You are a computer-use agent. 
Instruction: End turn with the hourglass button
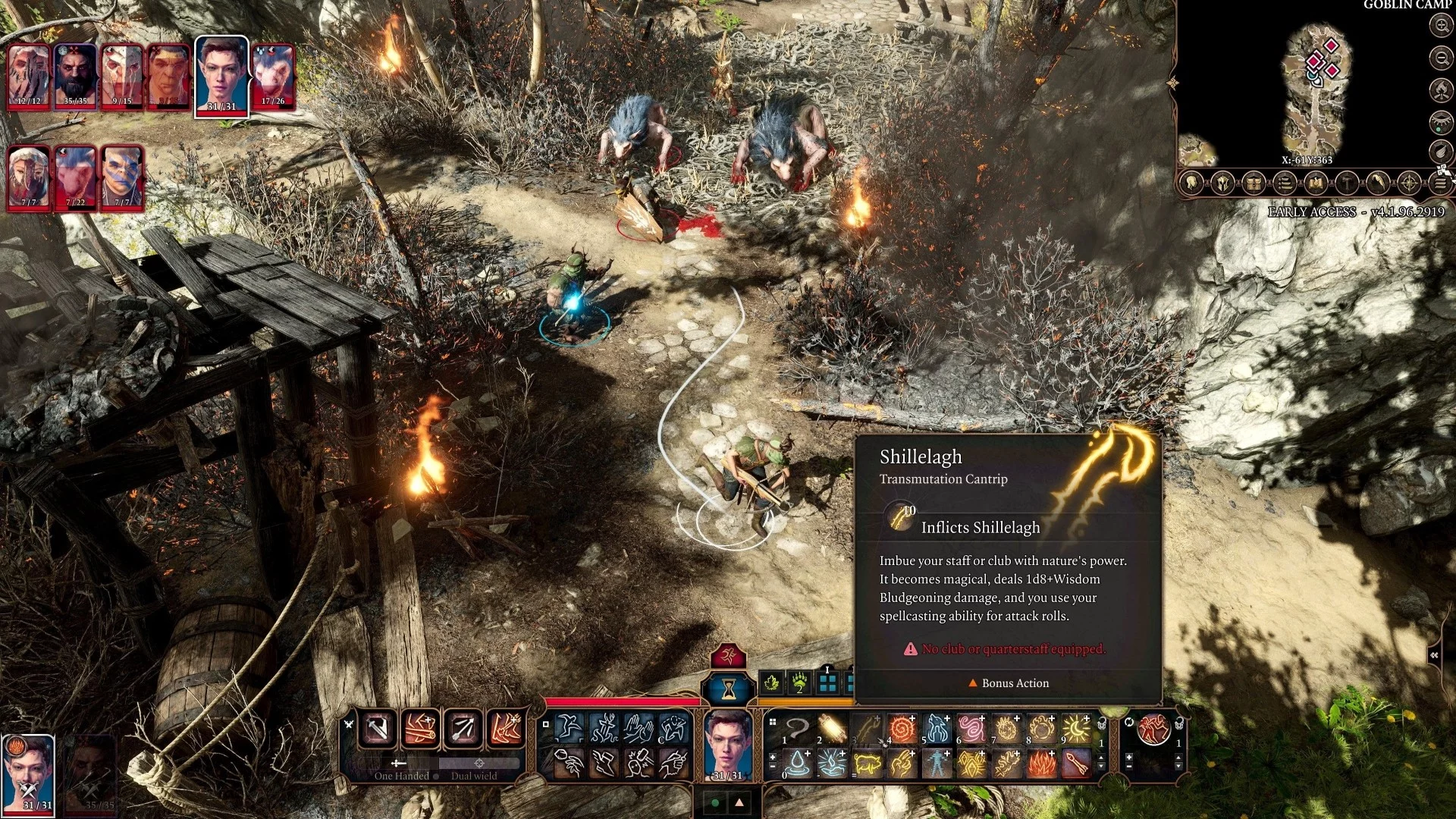coord(728,689)
